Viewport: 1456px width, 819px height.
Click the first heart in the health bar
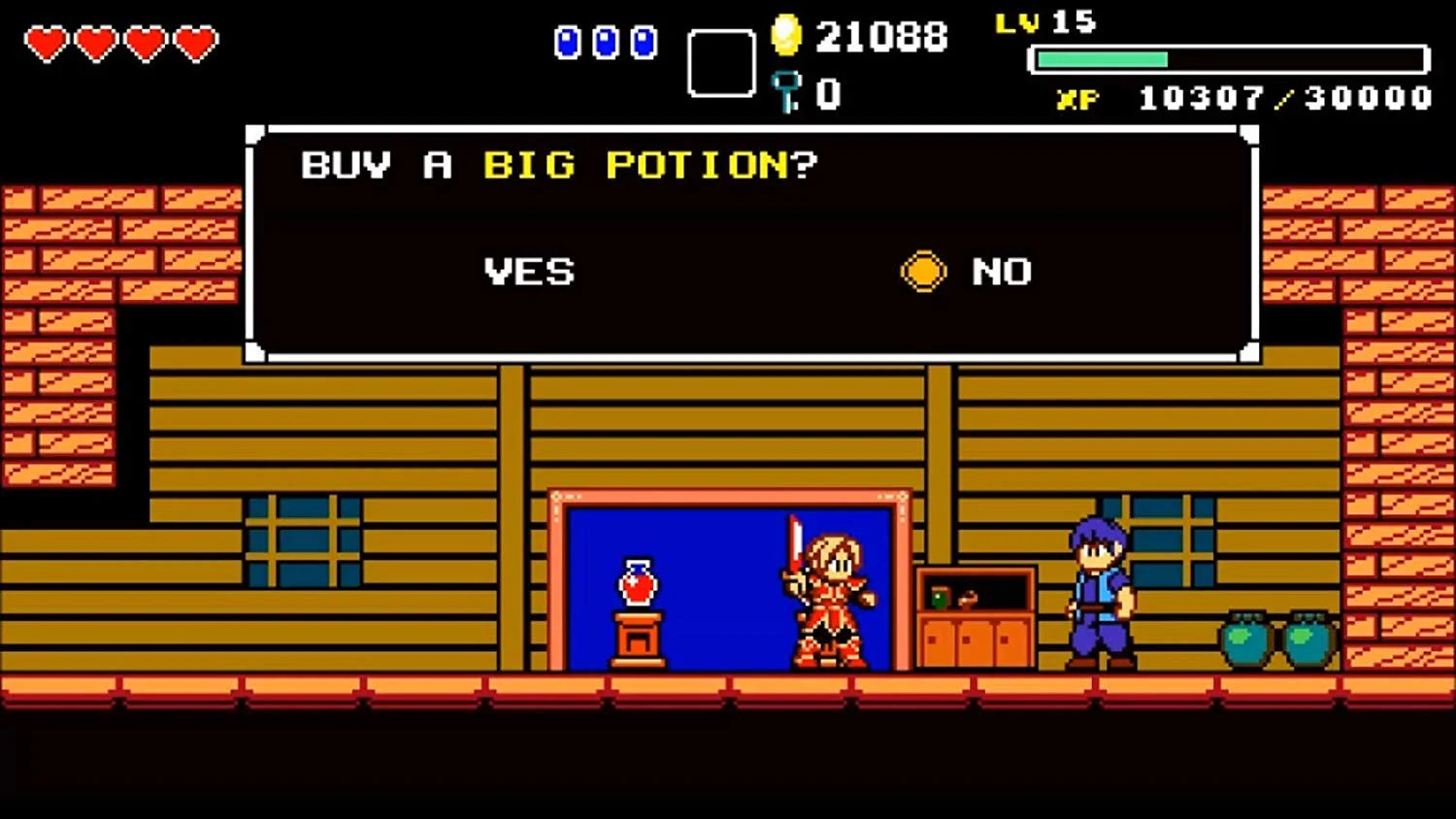click(46, 43)
